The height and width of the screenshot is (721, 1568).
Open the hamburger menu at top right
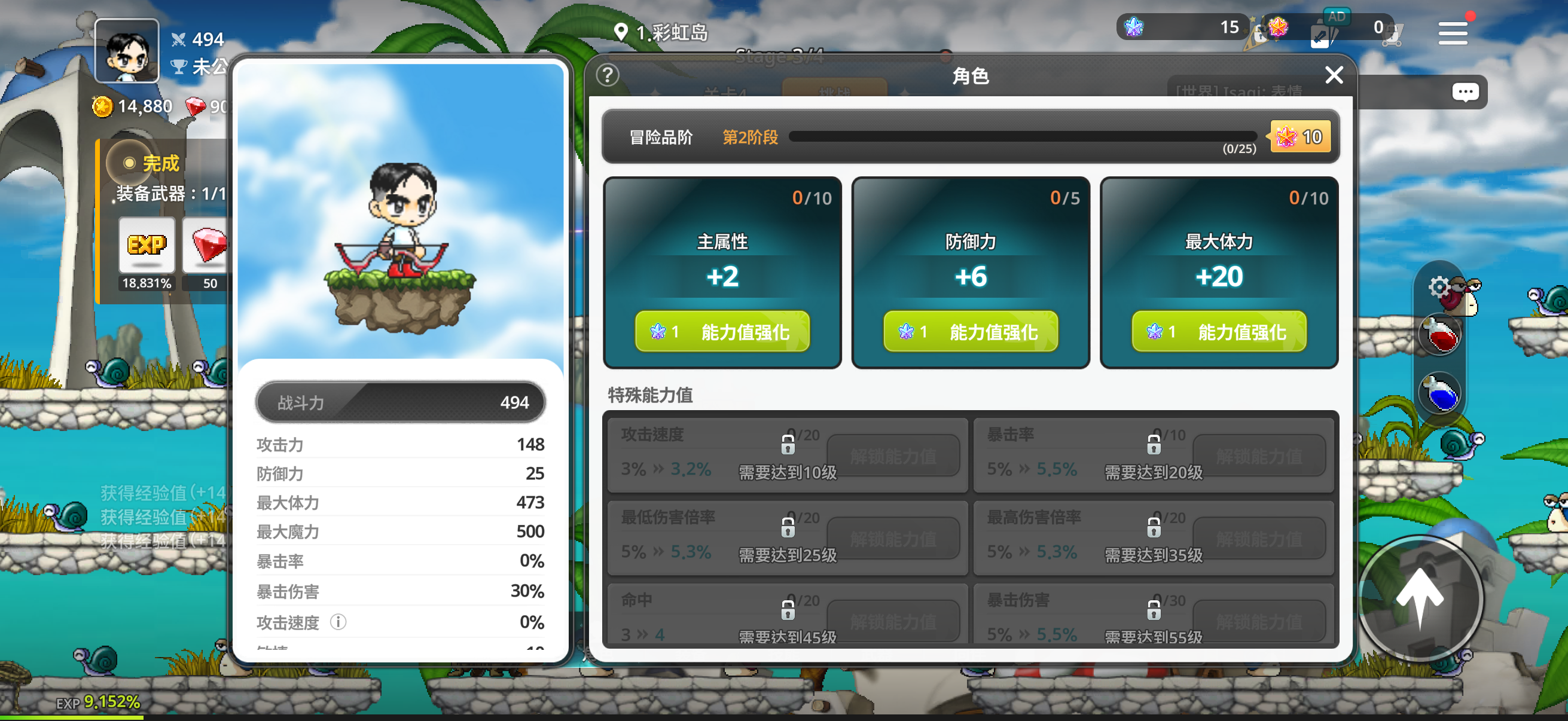[1453, 33]
